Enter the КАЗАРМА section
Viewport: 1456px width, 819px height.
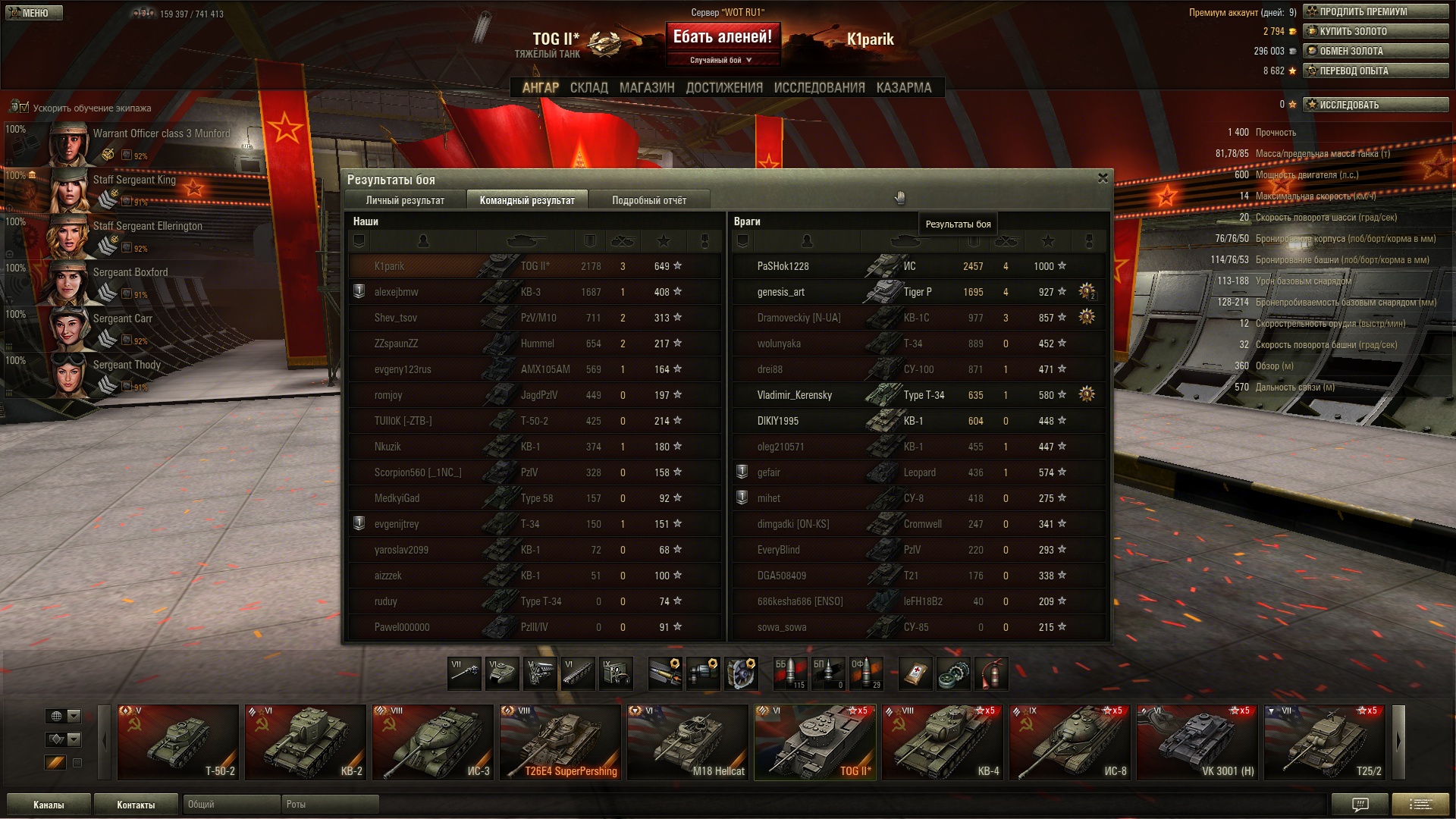(903, 88)
